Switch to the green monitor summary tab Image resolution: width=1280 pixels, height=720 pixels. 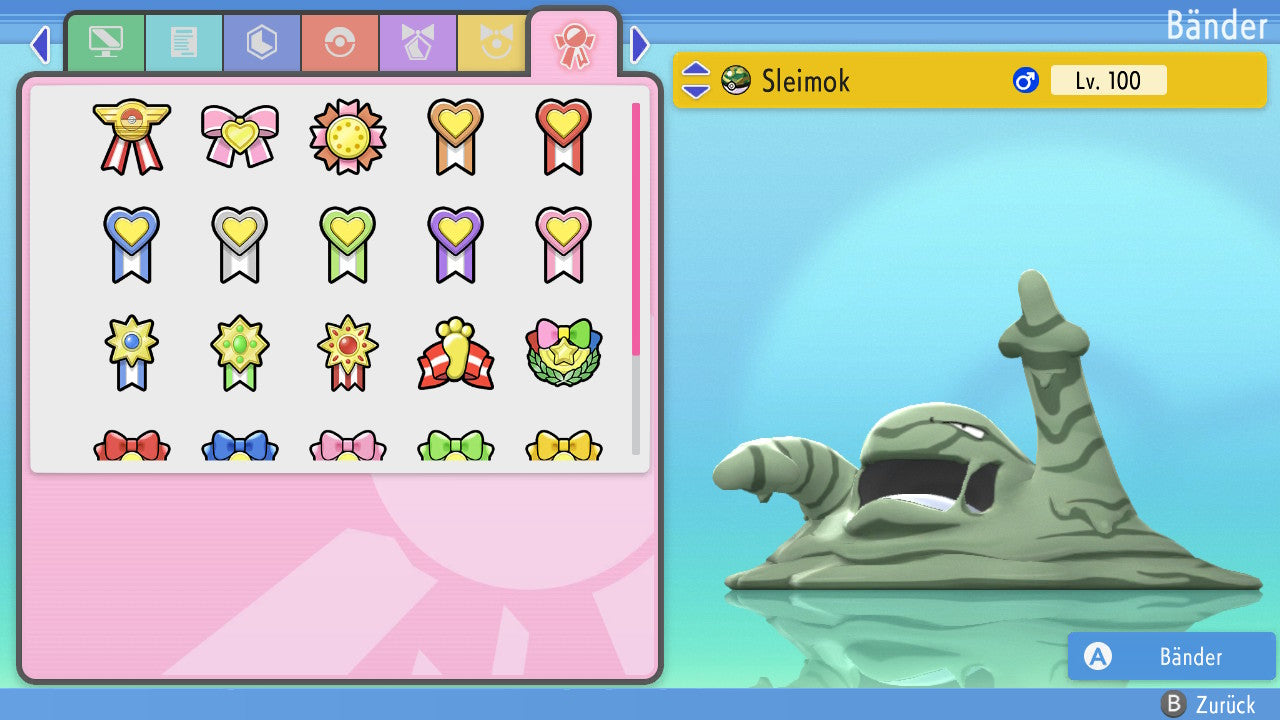pos(105,43)
